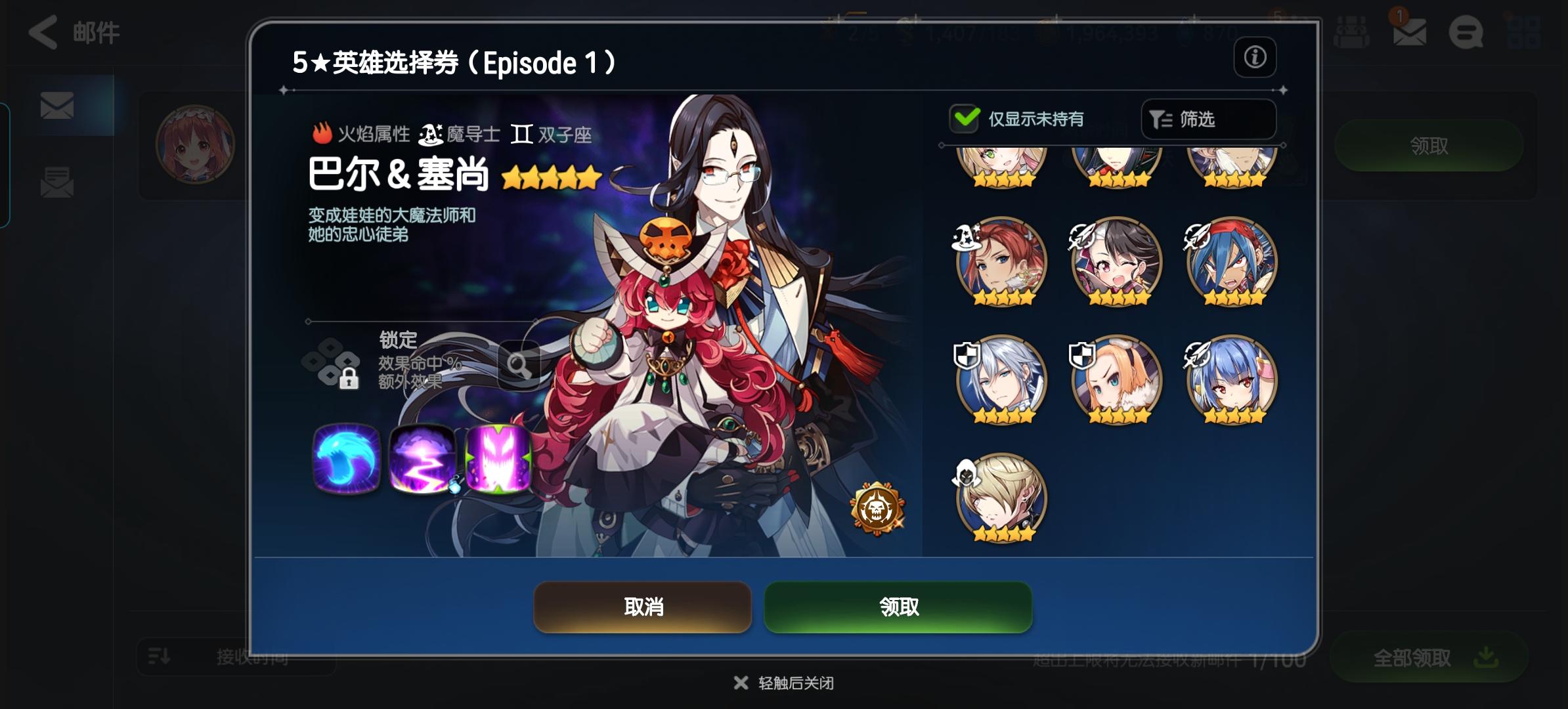Switch to the closed envelope mail tab
The width and height of the screenshot is (1568, 709).
[58, 105]
